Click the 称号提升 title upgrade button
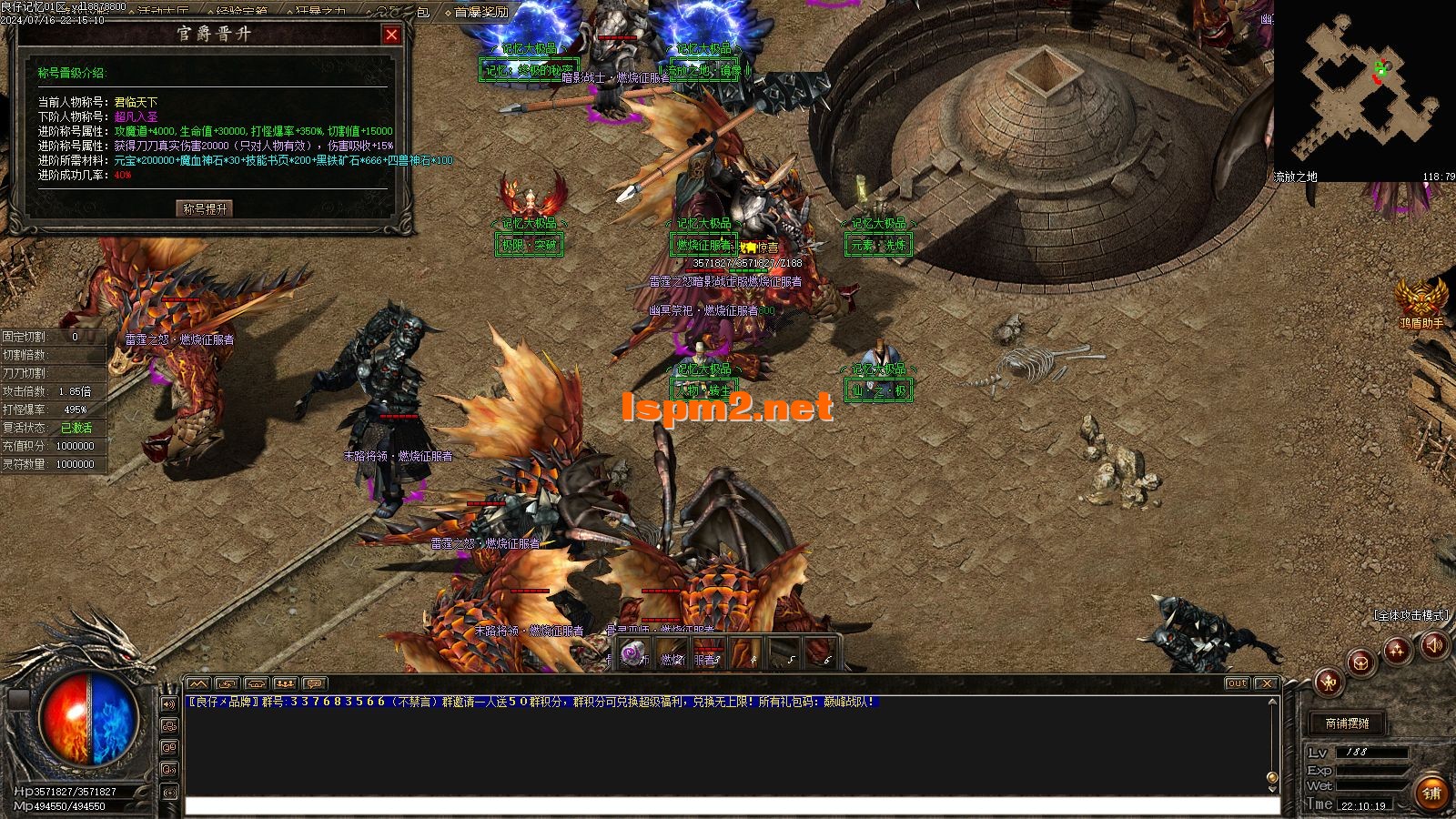 point(205,208)
